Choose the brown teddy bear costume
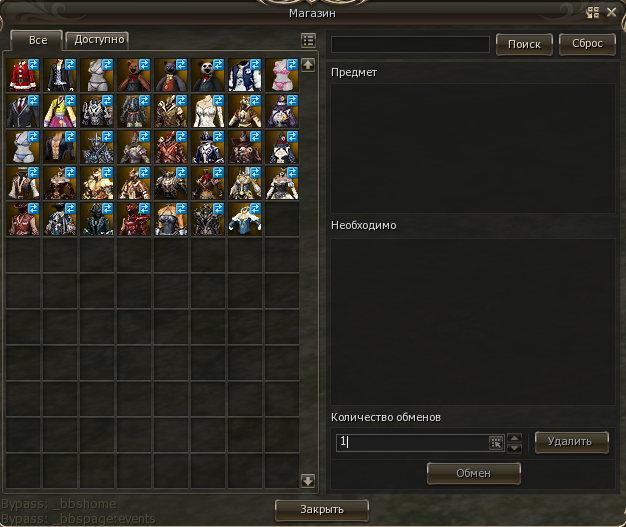Image resolution: width=626 pixels, height=527 pixels. pyautogui.click(x=134, y=74)
